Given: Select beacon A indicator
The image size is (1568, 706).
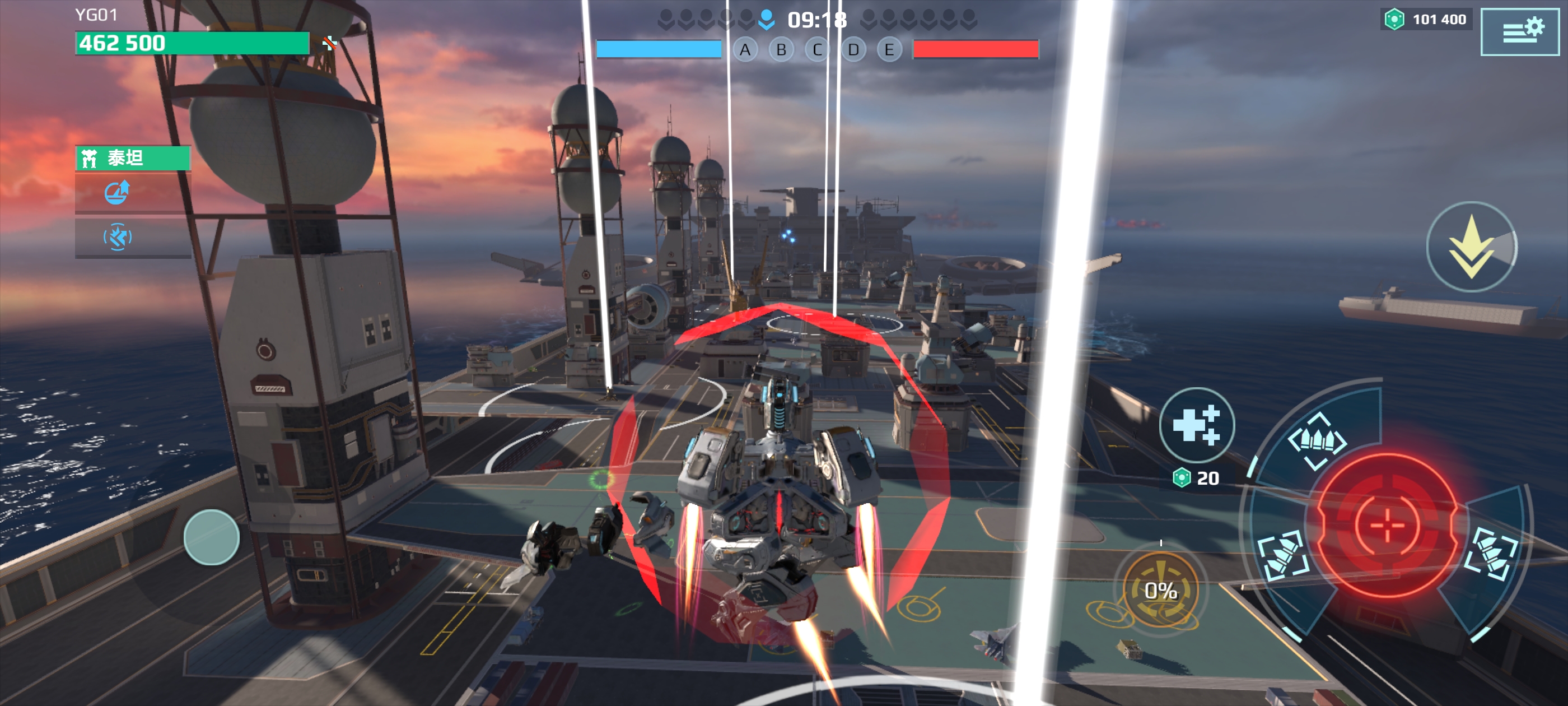Looking at the screenshot, I should 745,50.
